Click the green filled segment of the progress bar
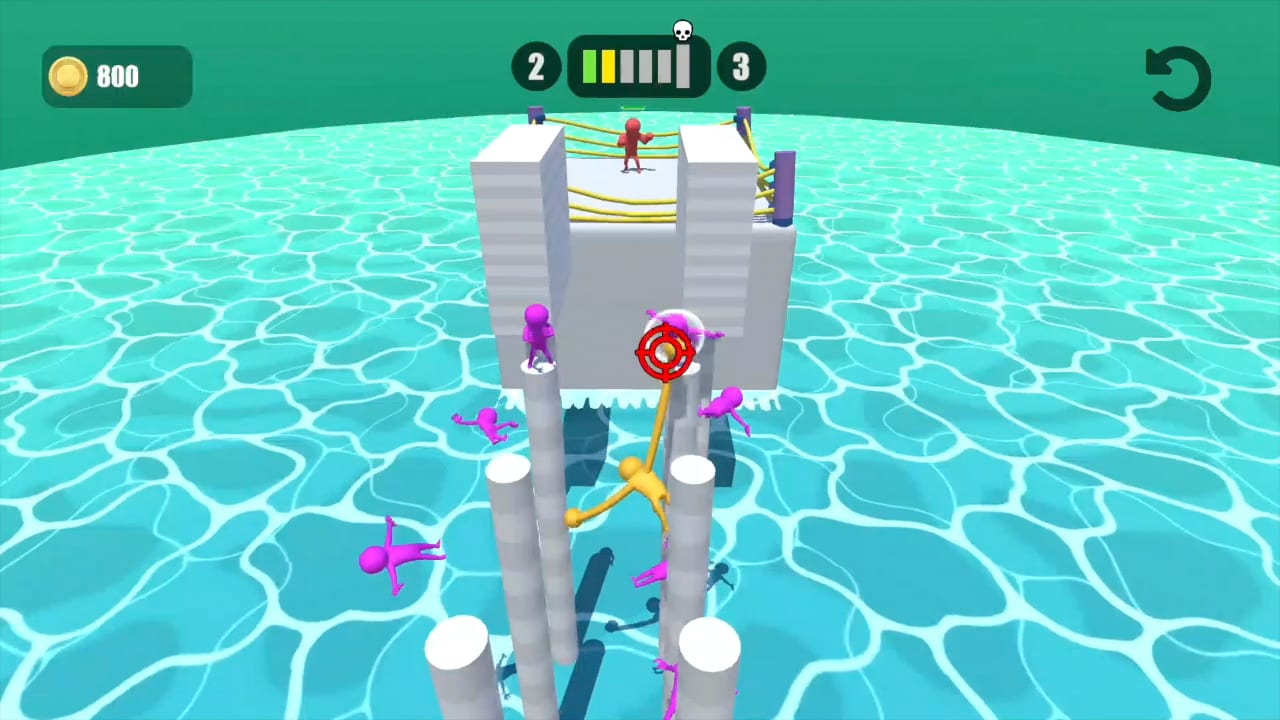 coord(589,66)
